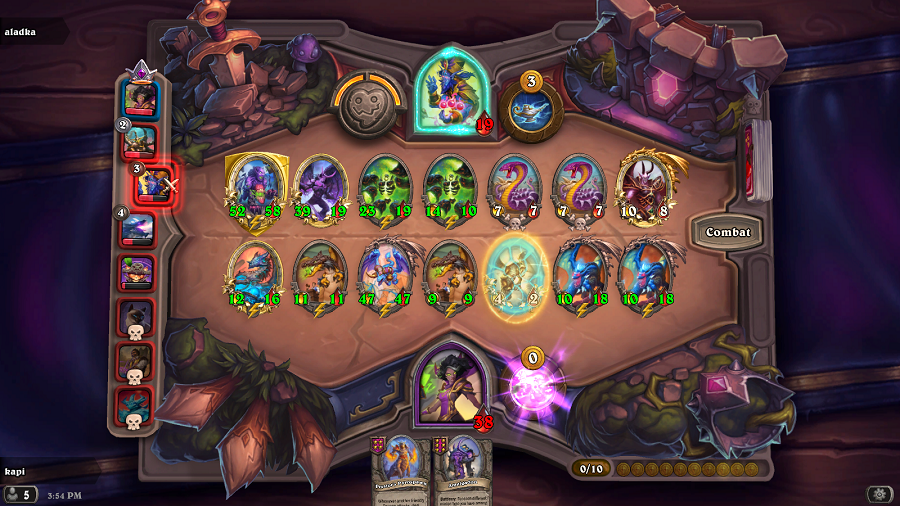This screenshot has width=900, height=506.
Task: Select your glowing 4/2 minion
Action: pyautogui.click(x=514, y=273)
